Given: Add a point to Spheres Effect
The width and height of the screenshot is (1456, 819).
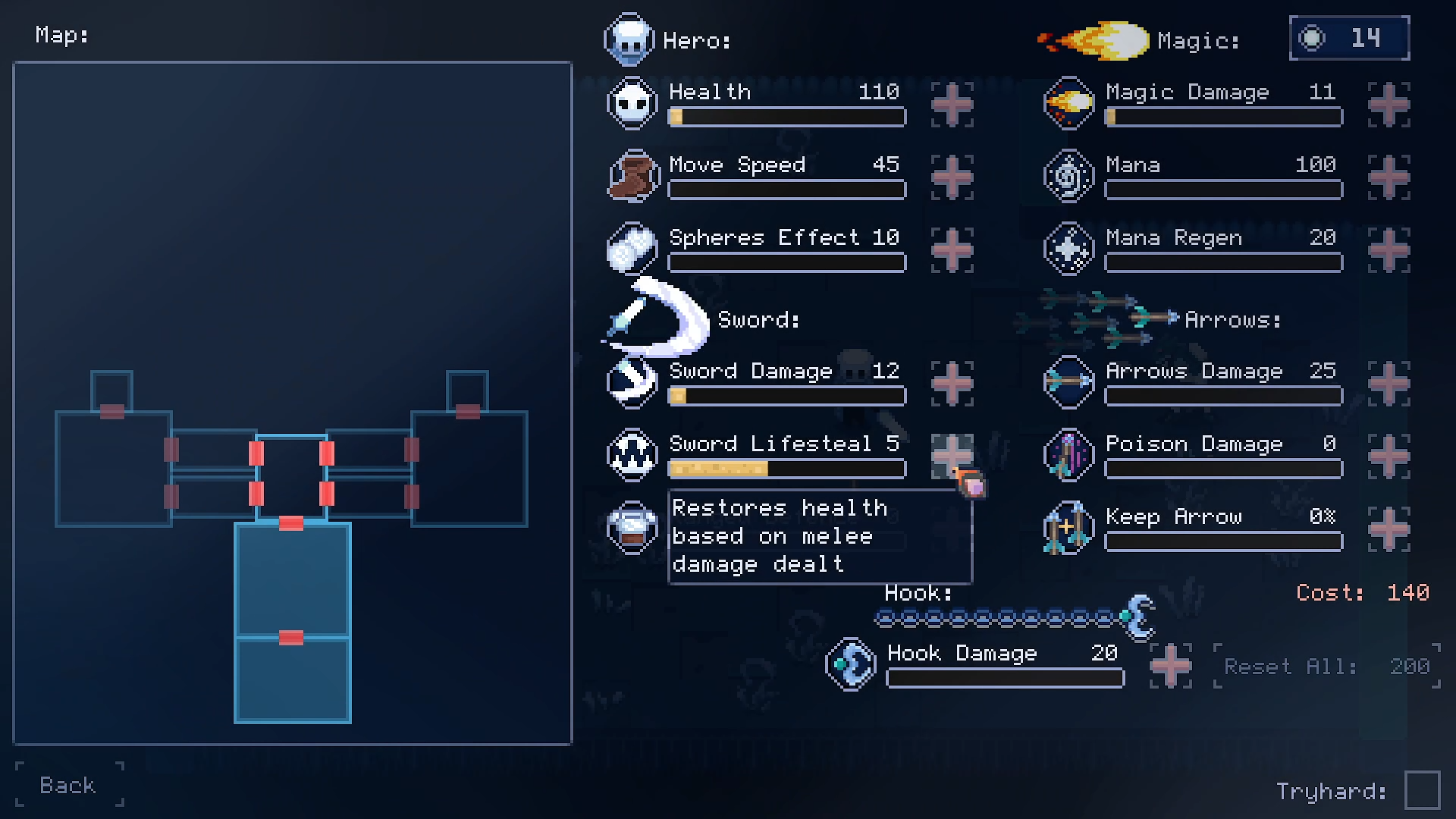Looking at the screenshot, I should tap(952, 249).
